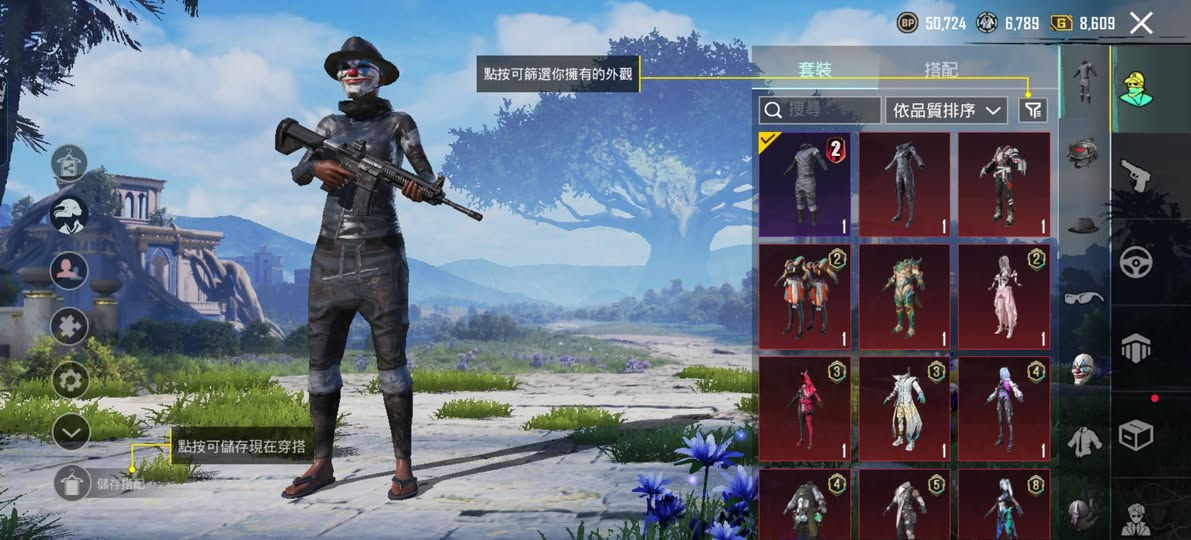Viewport: 1191px width, 540px height.
Task: Close the wardrobe with the X button
Action: tap(1141, 23)
